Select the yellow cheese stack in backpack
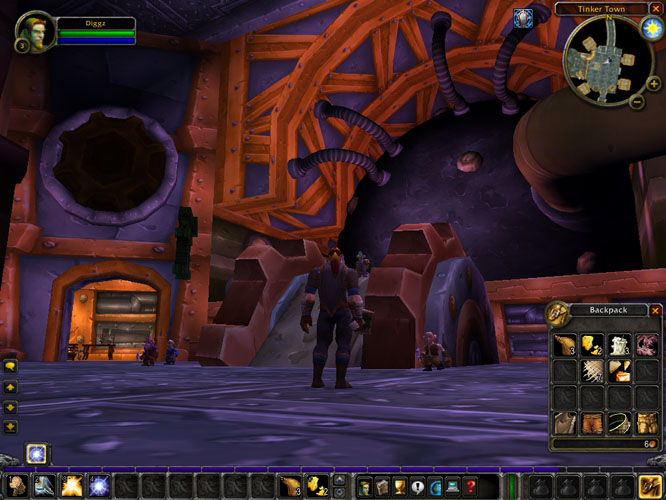Image resolution: width=666 pixels, height=500 pixels. (591, 345)
